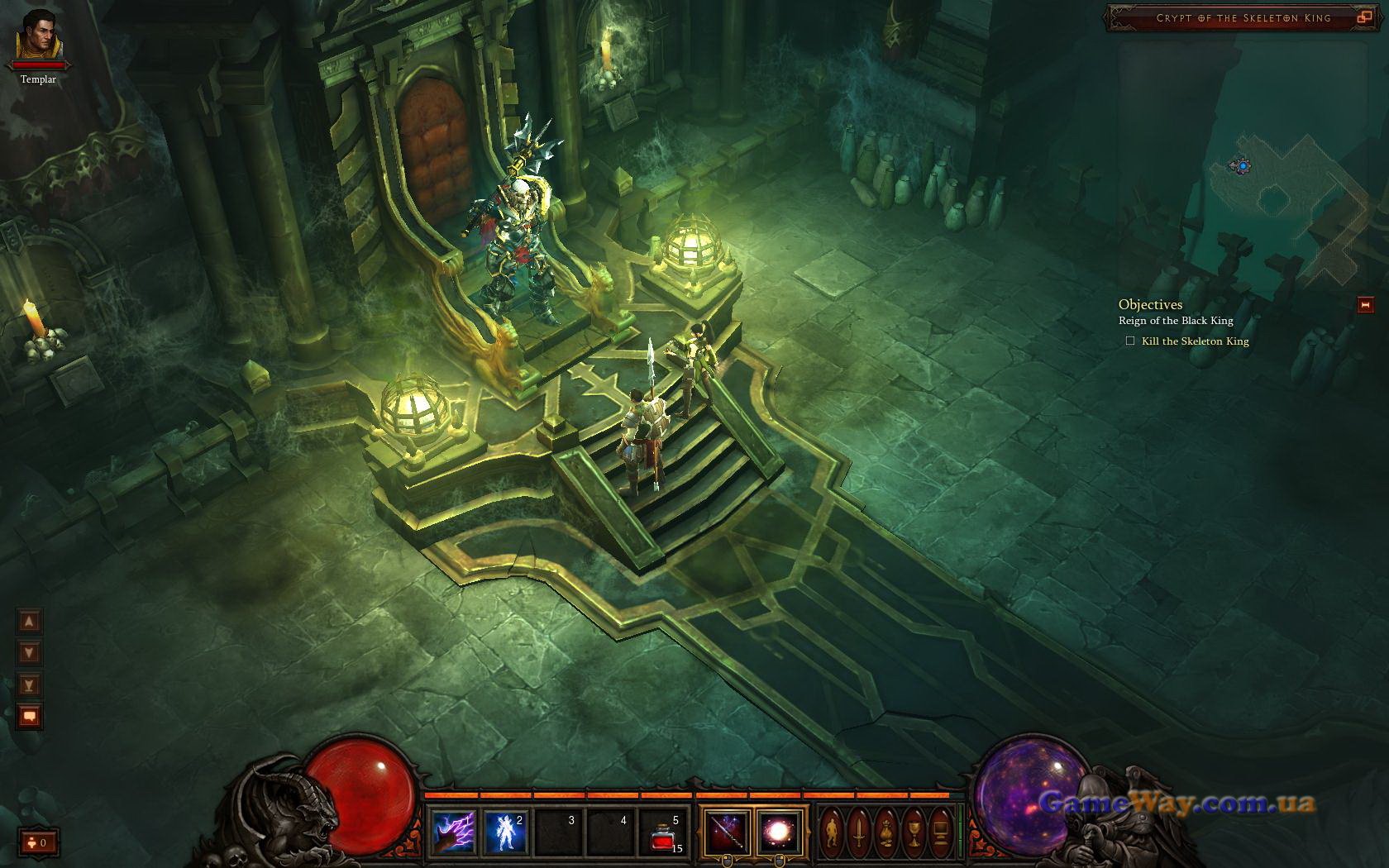Viewport: 1389px width, 868px height.
Task: Click the chat single down arrow
Action: click(x=30, y=653)
